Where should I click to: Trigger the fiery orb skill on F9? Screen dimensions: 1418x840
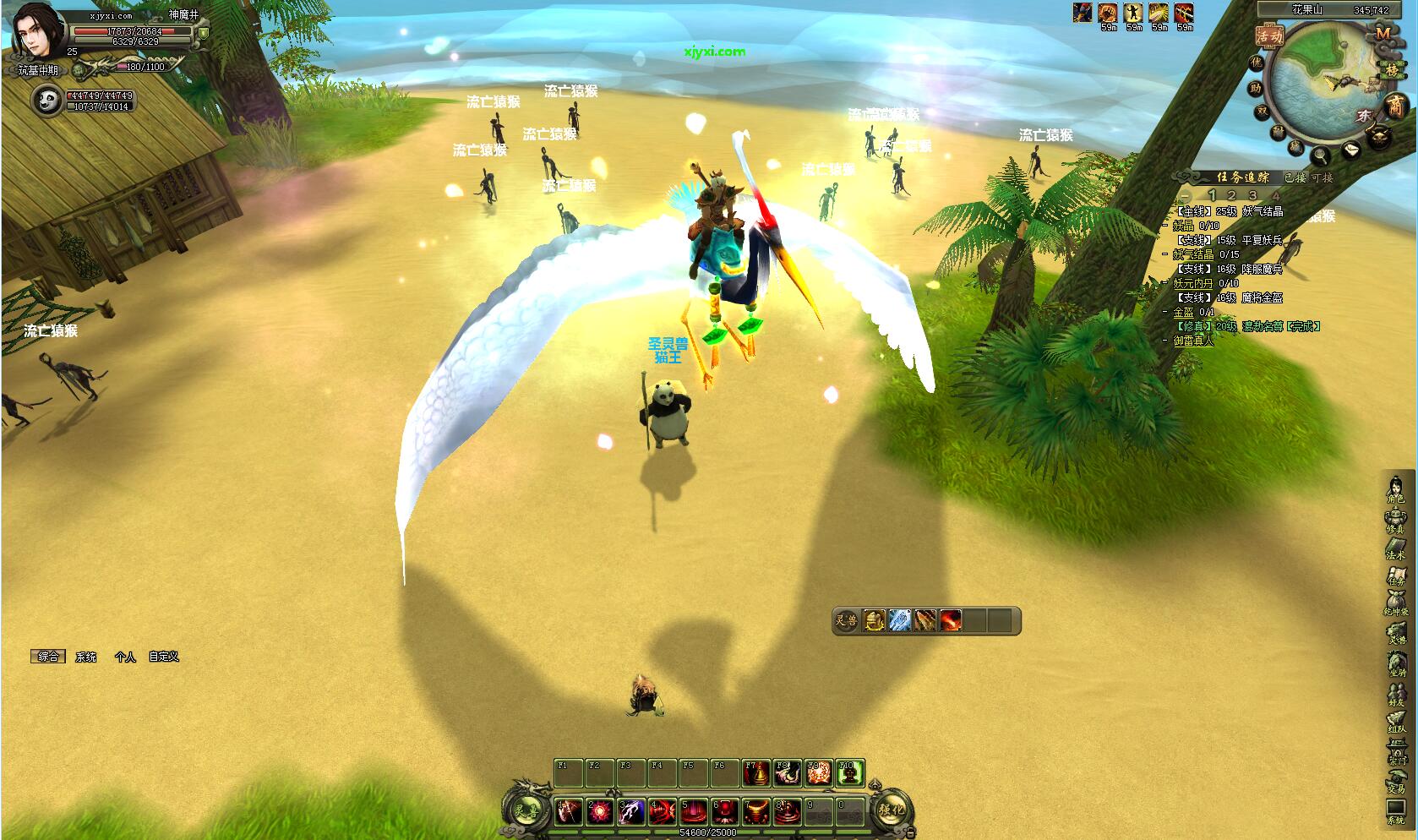click(x=818, y=772)
